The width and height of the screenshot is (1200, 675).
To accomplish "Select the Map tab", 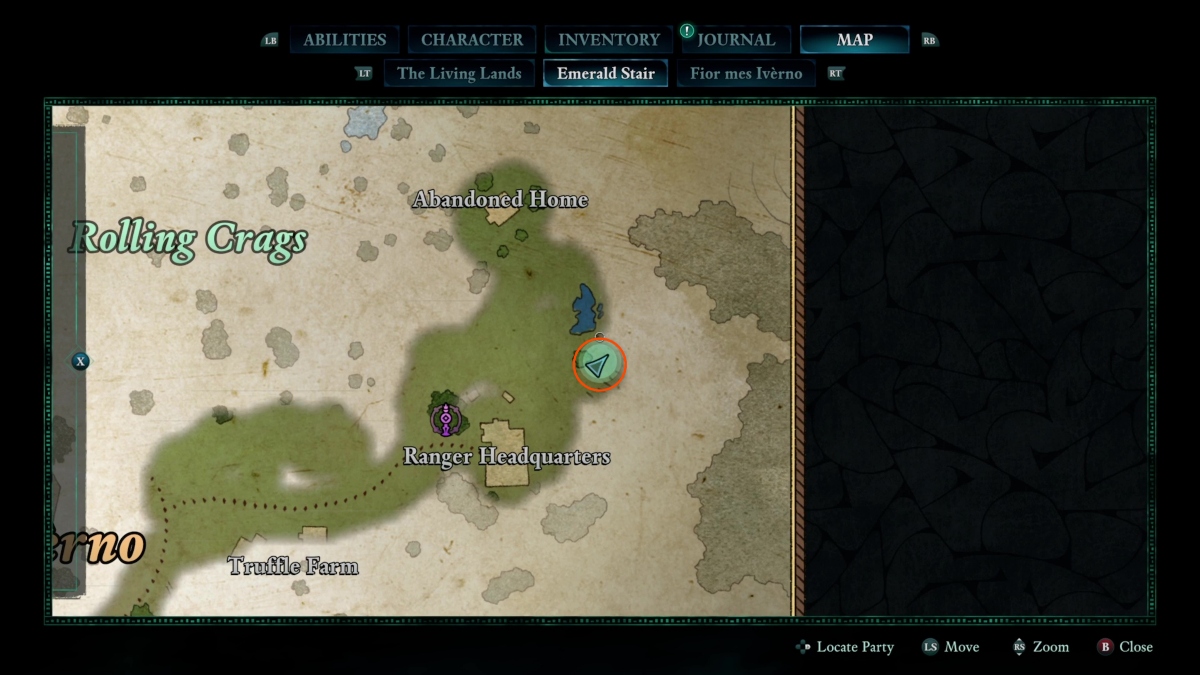I will (x=854, y=40).
